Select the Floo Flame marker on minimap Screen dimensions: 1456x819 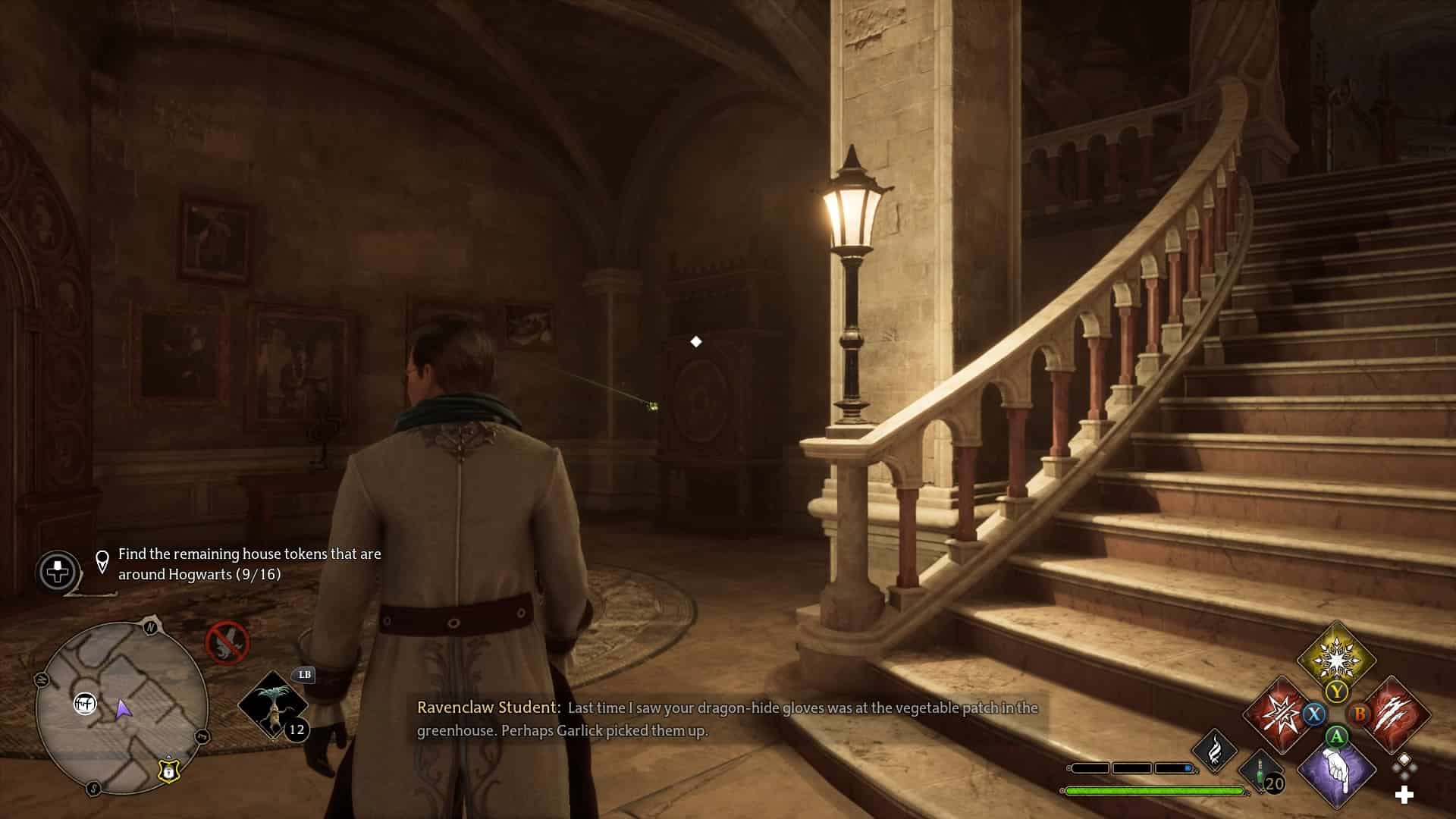[x=85, y=704]
